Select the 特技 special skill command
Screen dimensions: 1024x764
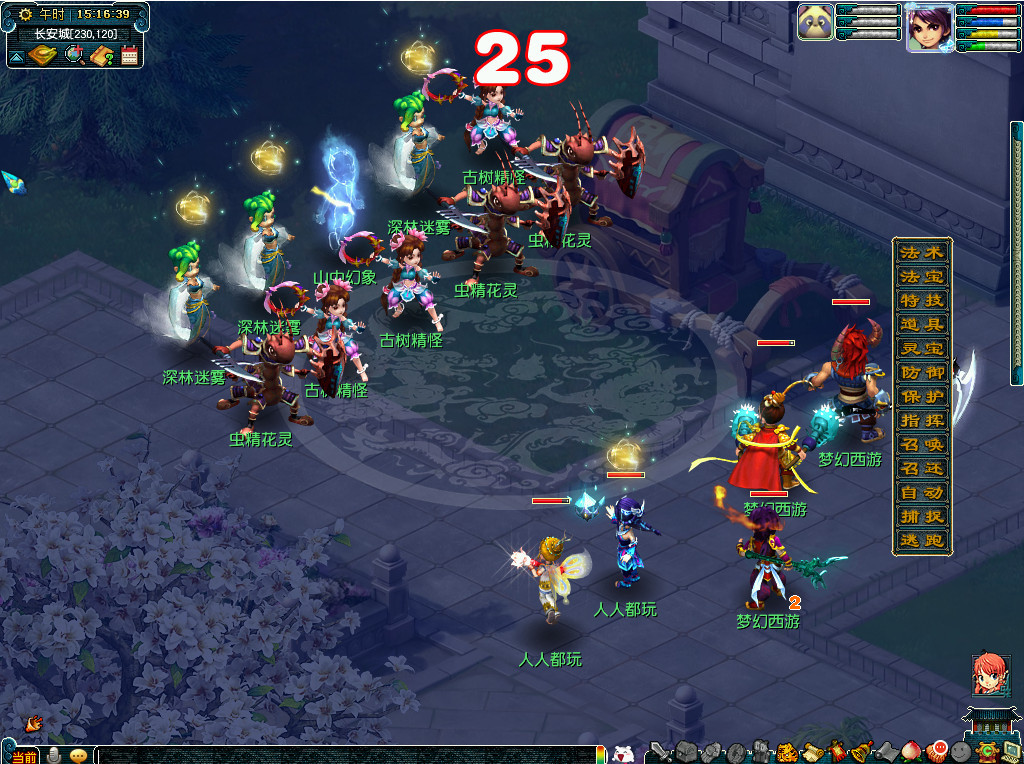point(922,300)
